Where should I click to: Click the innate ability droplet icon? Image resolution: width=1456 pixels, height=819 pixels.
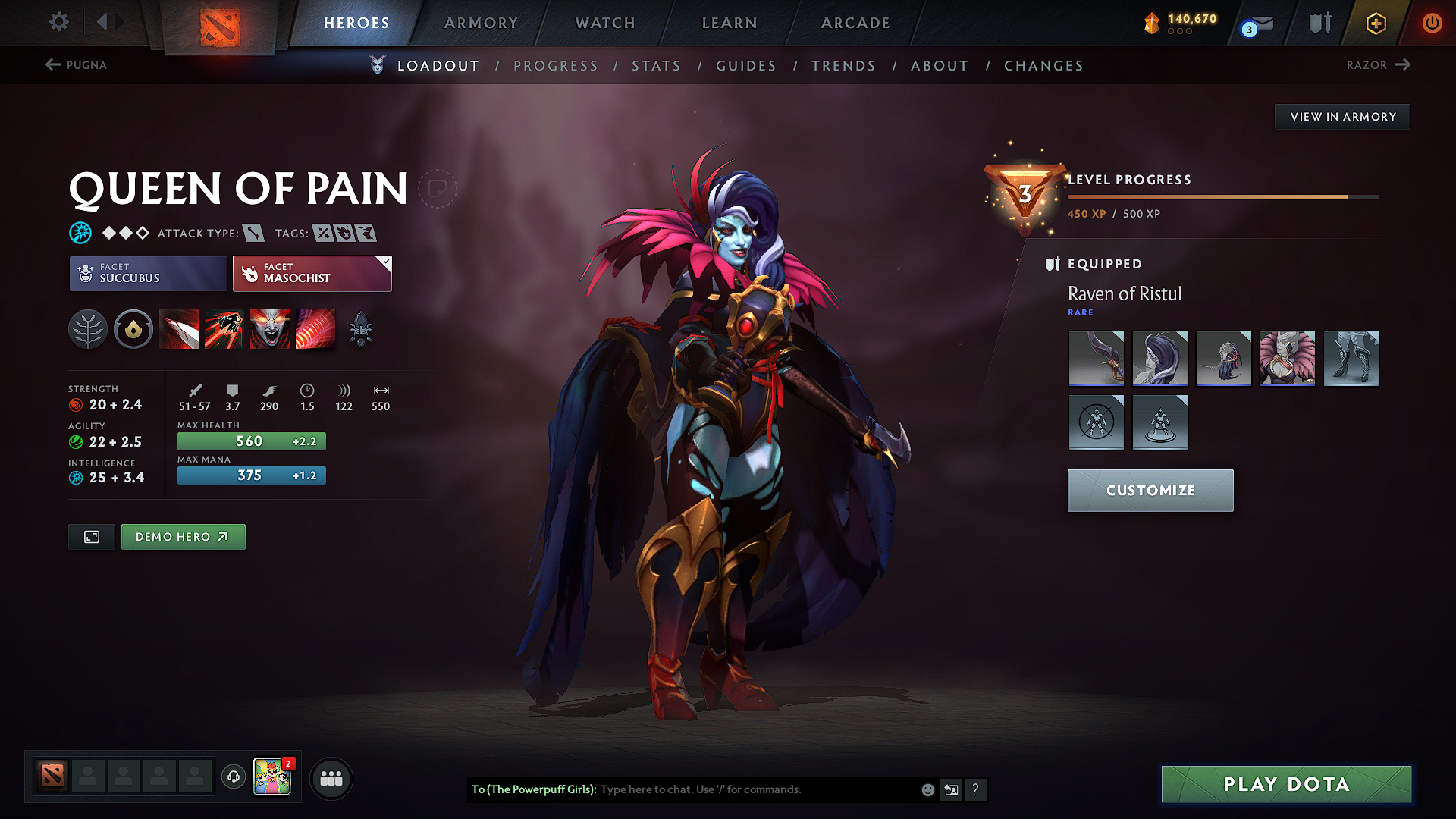click(x=133, y=328)
